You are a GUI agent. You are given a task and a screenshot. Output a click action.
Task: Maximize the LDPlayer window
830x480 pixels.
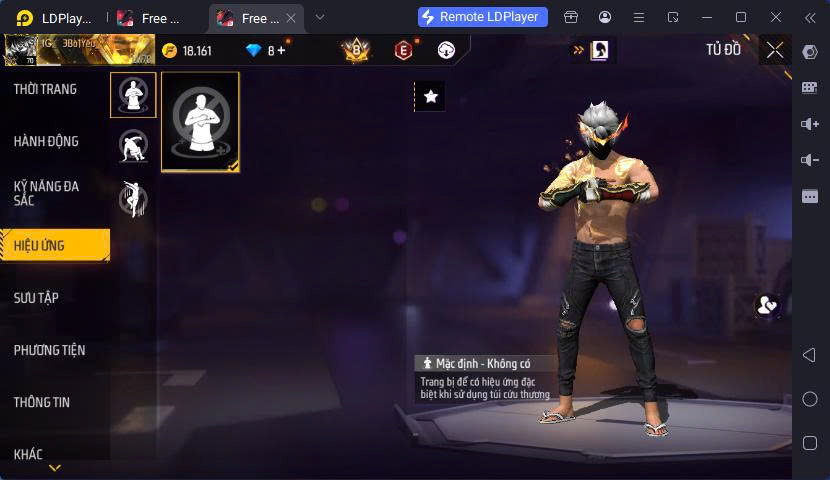(741, 17)
